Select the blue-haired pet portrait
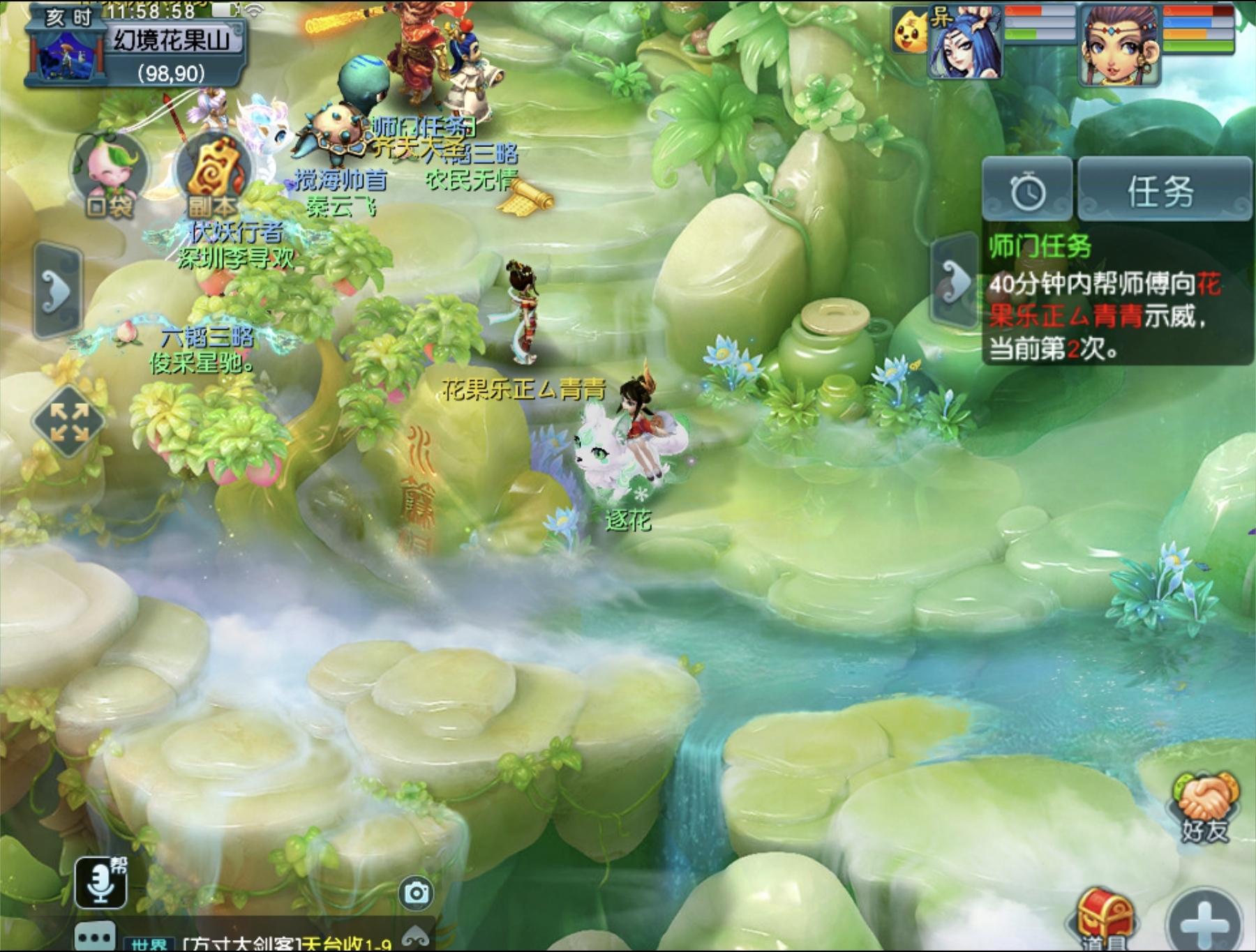This screenshot has height=952, width=1256. 964,43
